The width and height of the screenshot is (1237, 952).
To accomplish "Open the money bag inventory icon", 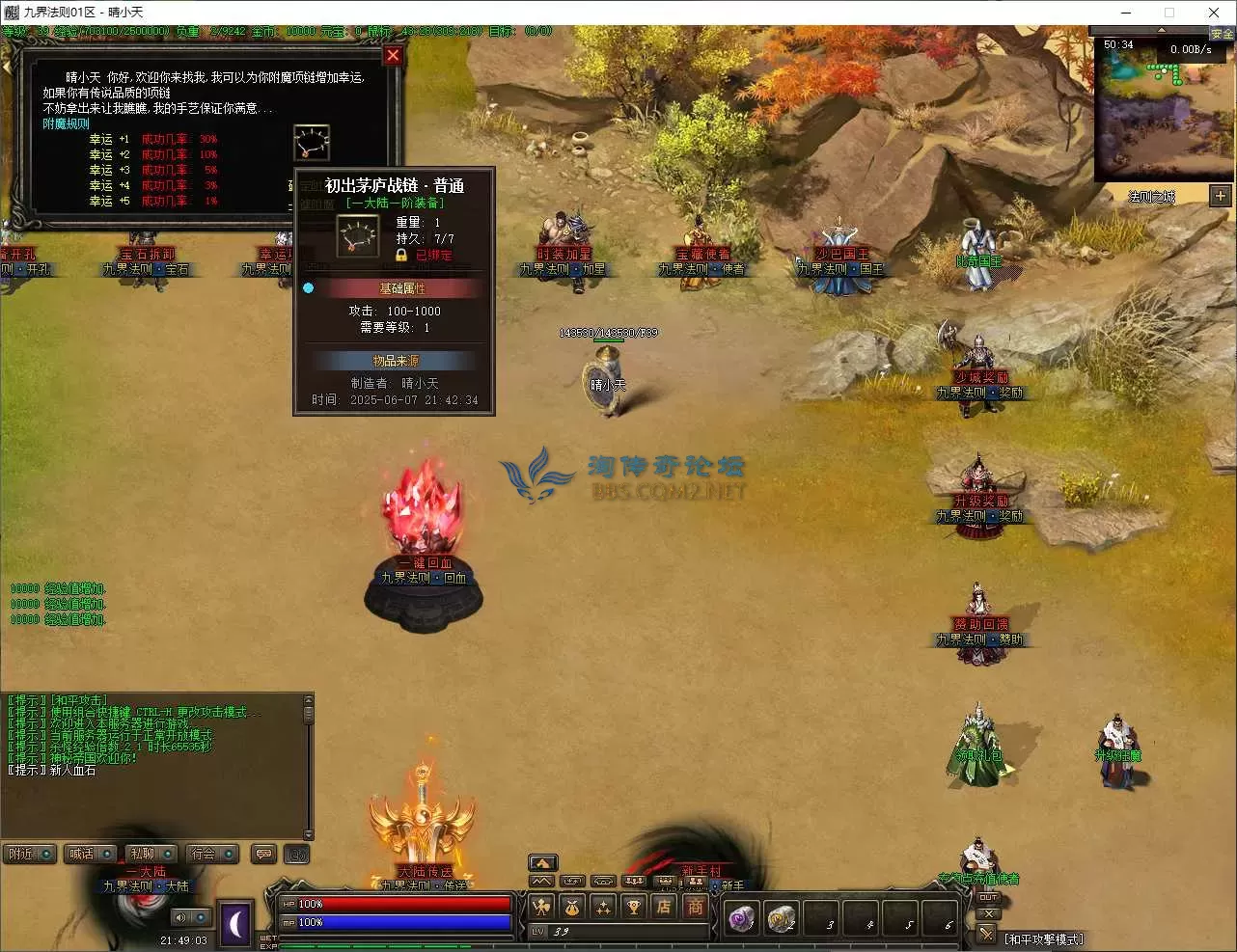I will pyautogui.click(x=572, y=907).
